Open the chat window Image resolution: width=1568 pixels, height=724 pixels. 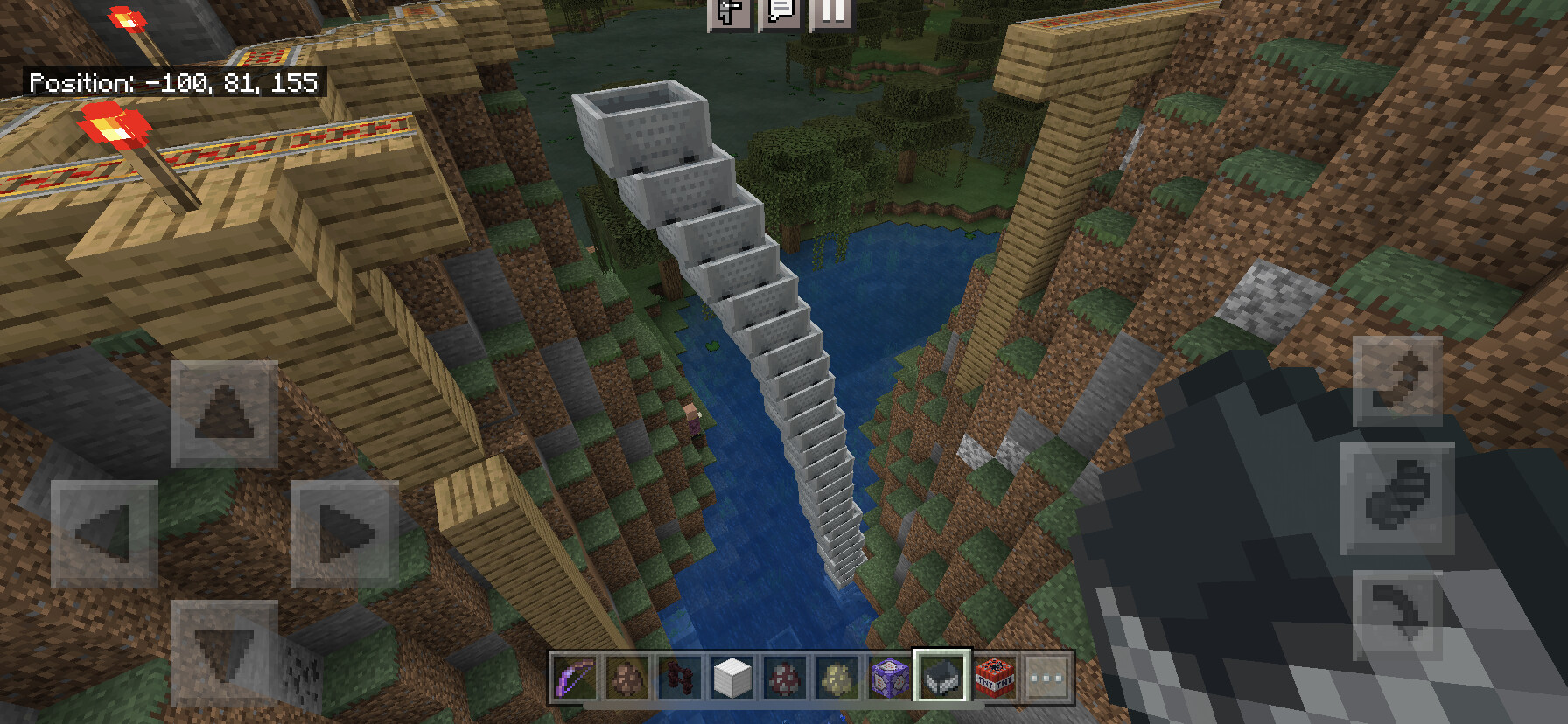point(780,12)
